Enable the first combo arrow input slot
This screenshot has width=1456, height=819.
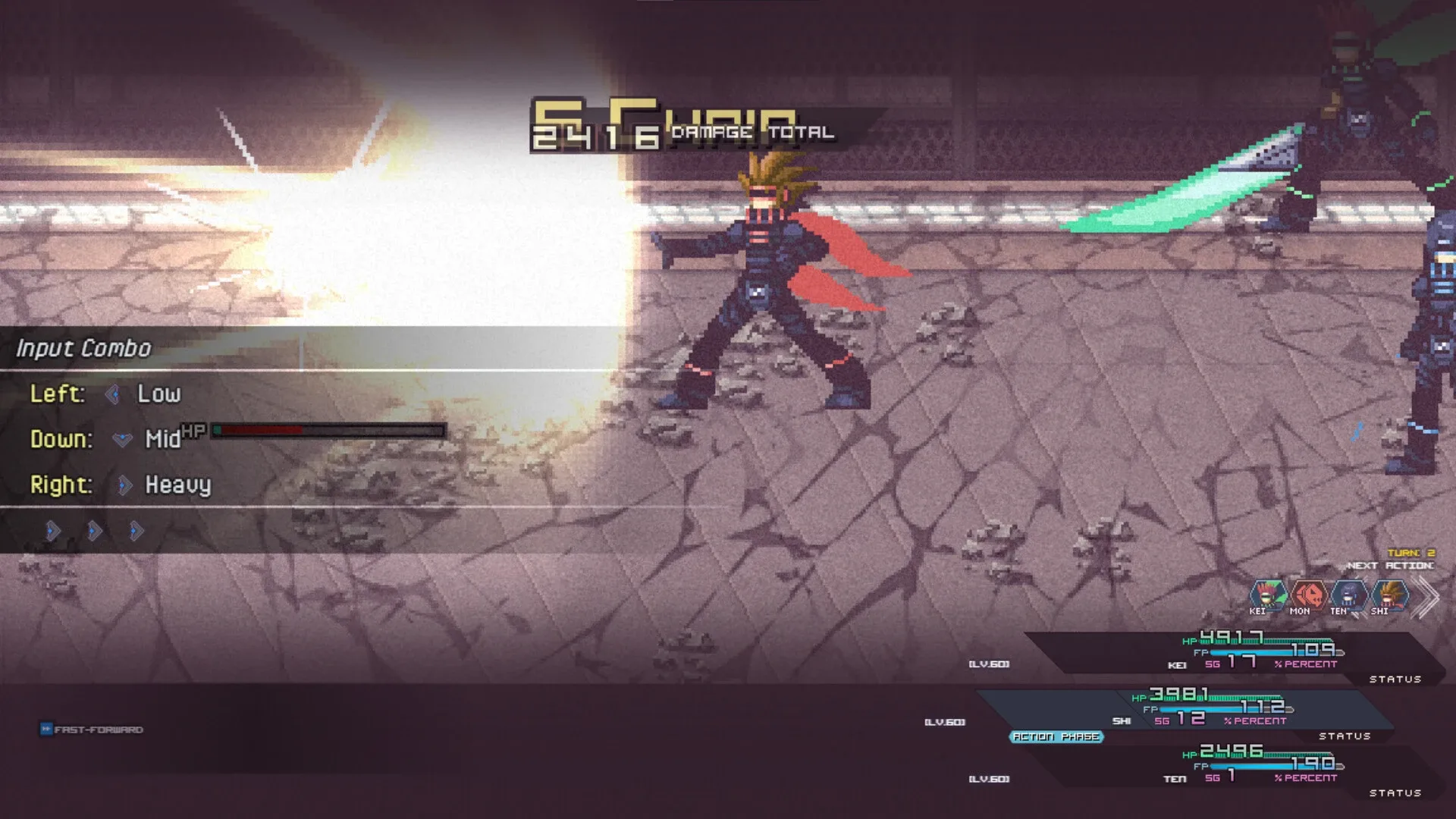[51, 531]
